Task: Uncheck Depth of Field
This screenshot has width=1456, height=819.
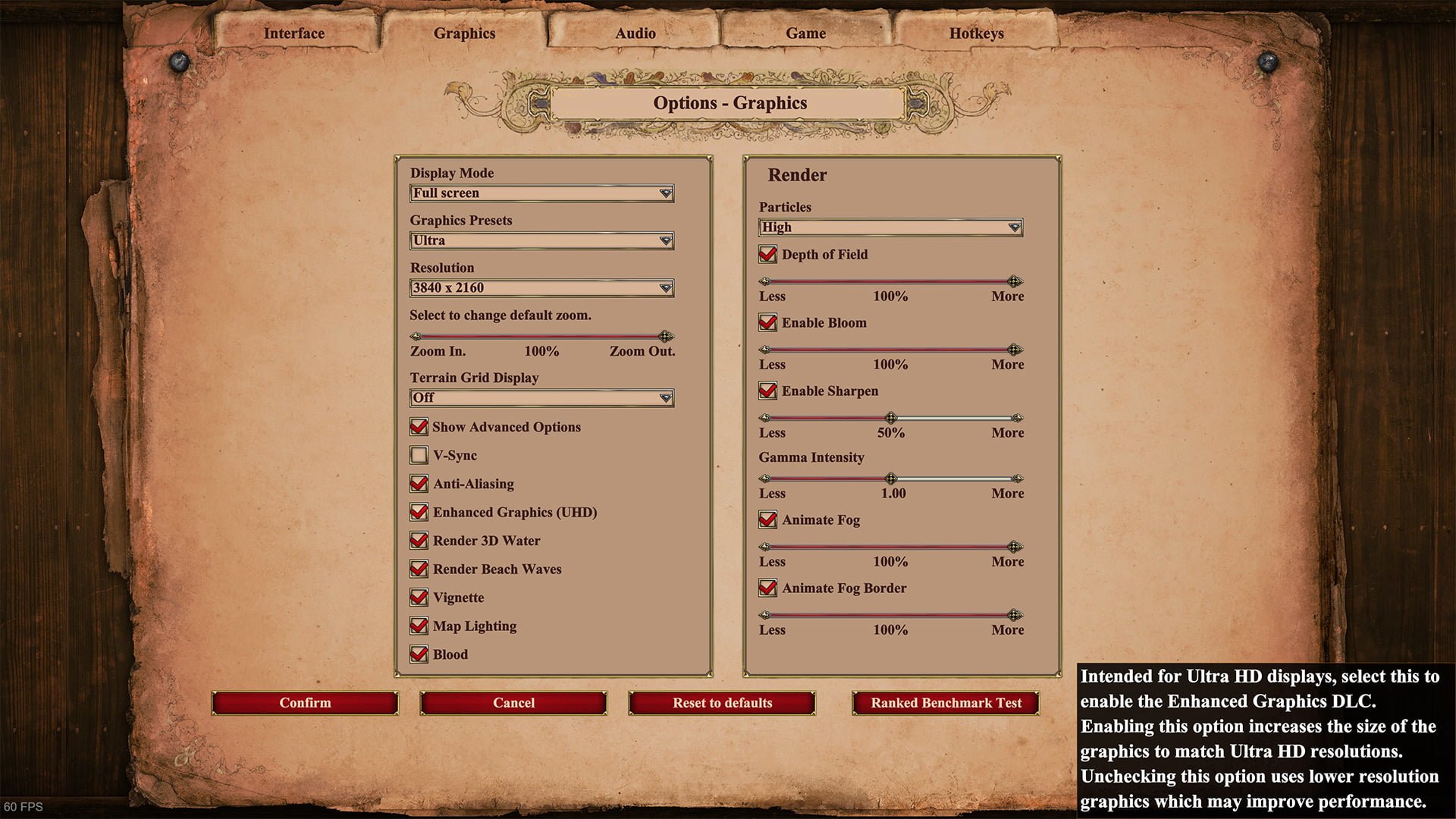Action: pos(767,255)
